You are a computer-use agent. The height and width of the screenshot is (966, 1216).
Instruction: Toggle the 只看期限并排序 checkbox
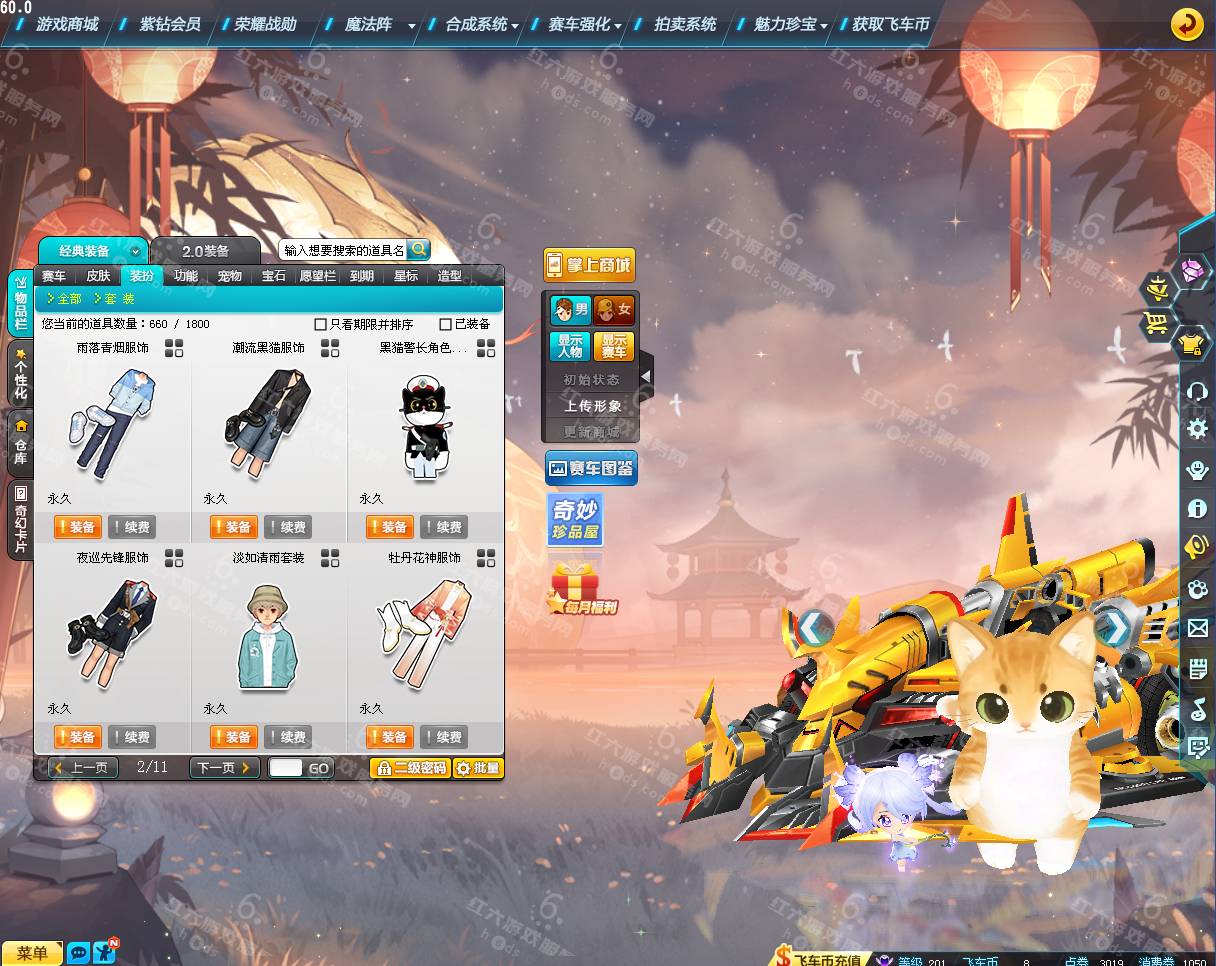coord(321,324)
